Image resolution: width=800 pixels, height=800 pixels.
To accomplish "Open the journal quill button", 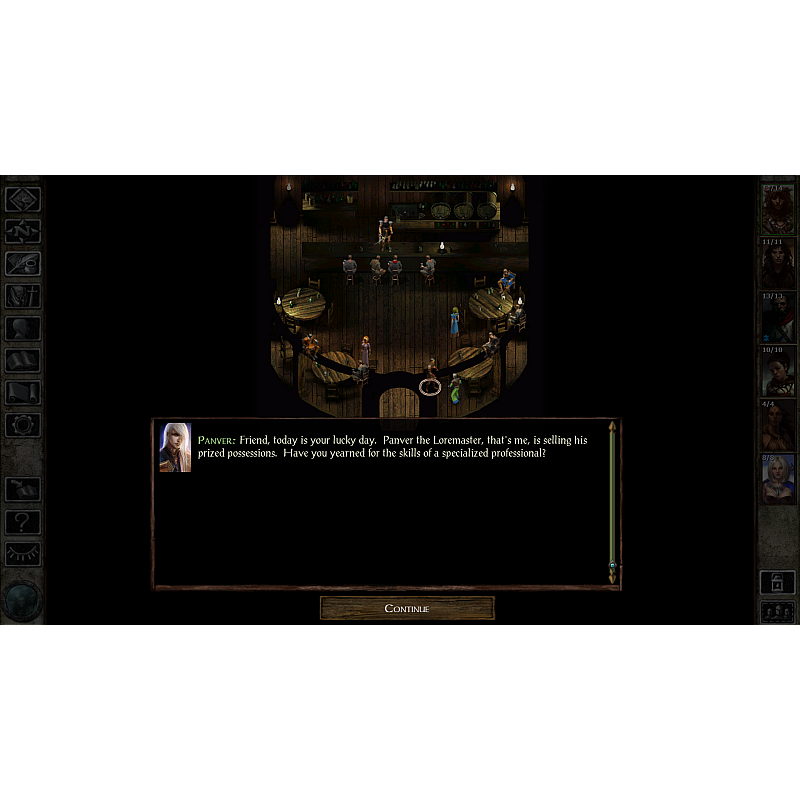I will [x=22, y=263].
